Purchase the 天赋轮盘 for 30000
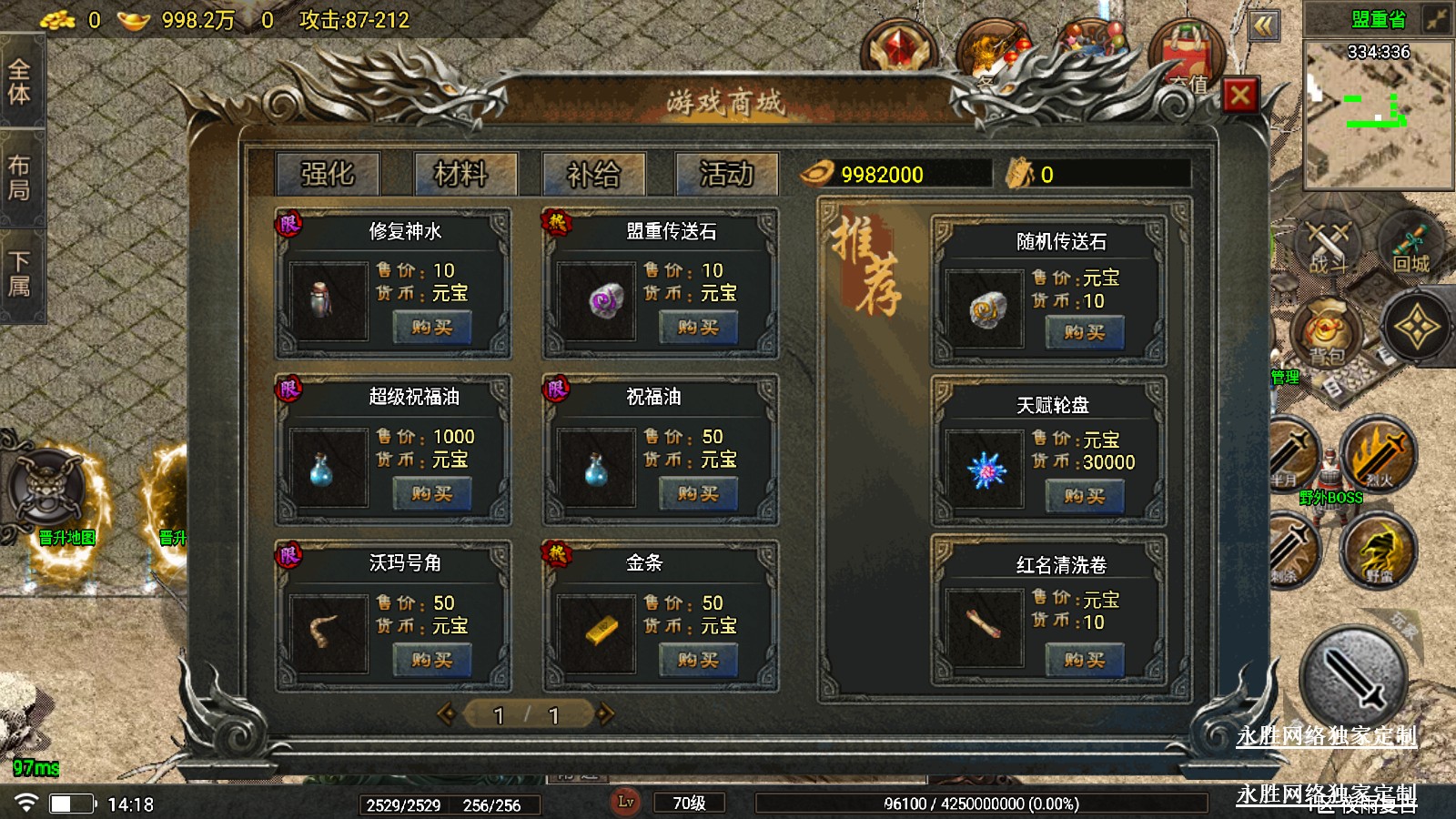 [x=1084, y=496]
